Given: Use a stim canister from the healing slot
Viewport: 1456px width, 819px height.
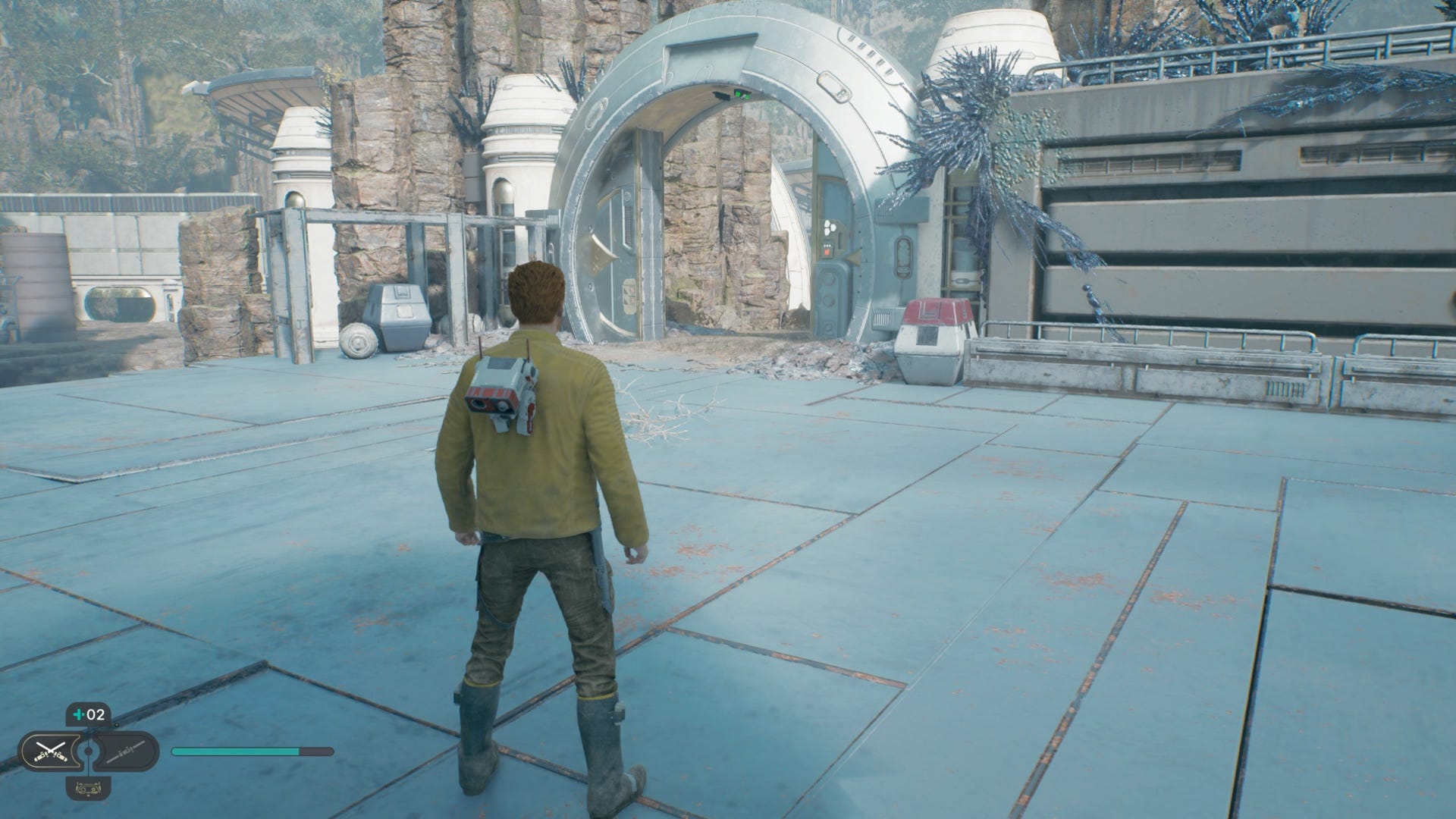Looking at the screenshot, I should tap(88, 714).
